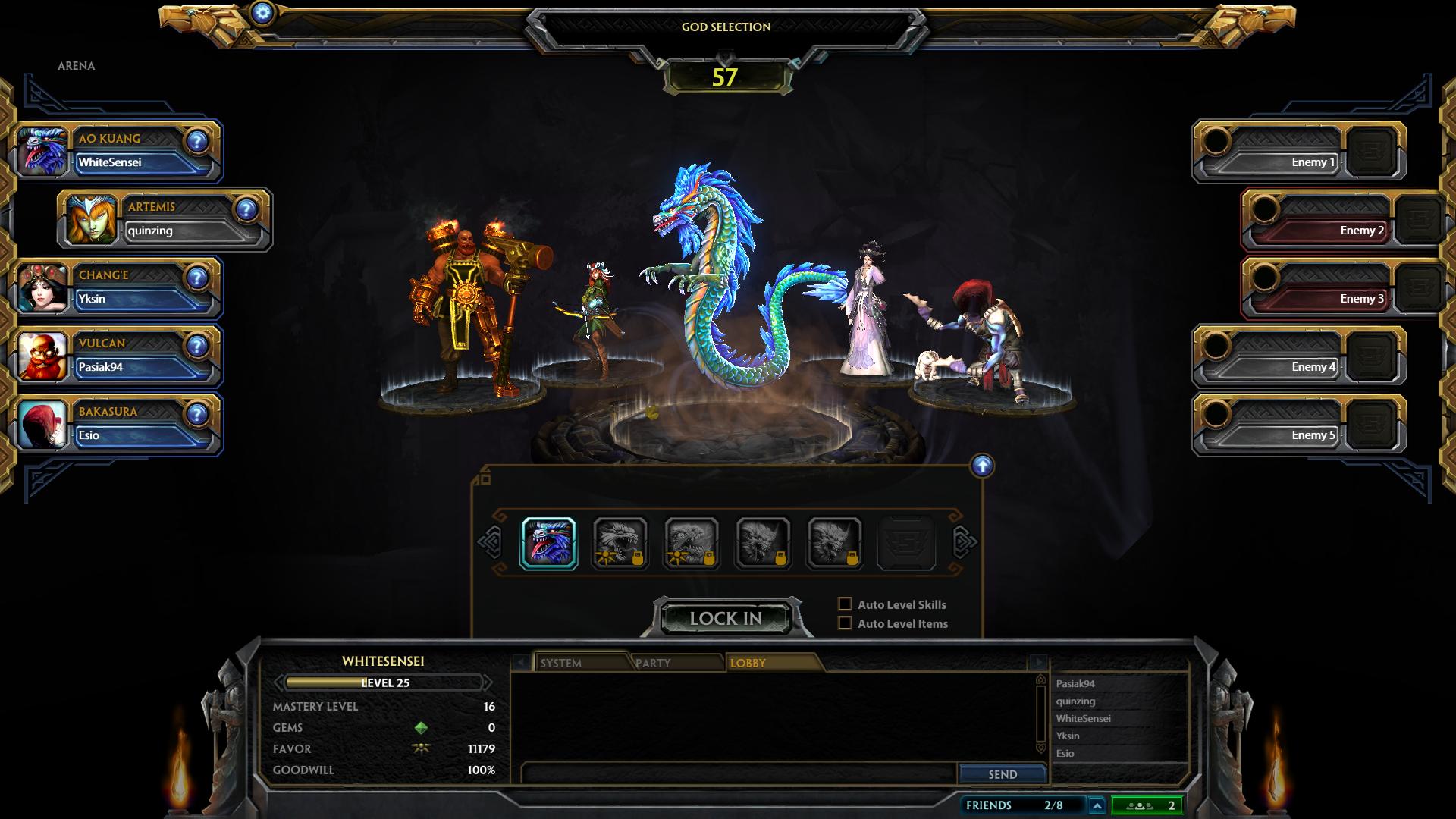Open the green party members button
The height and width of the screenshot is (819, 1456).
1147,805
